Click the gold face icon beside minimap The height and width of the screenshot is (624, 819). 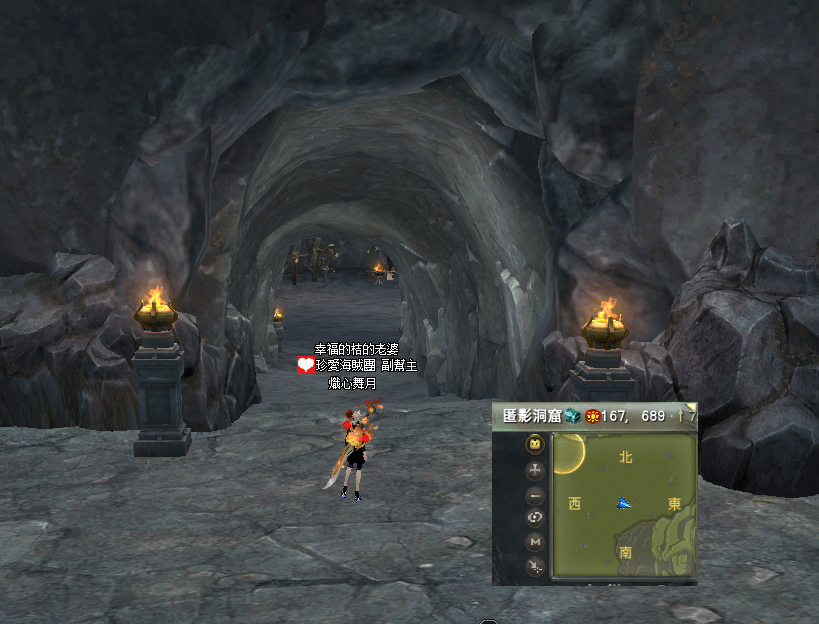(x=536, y=444)
